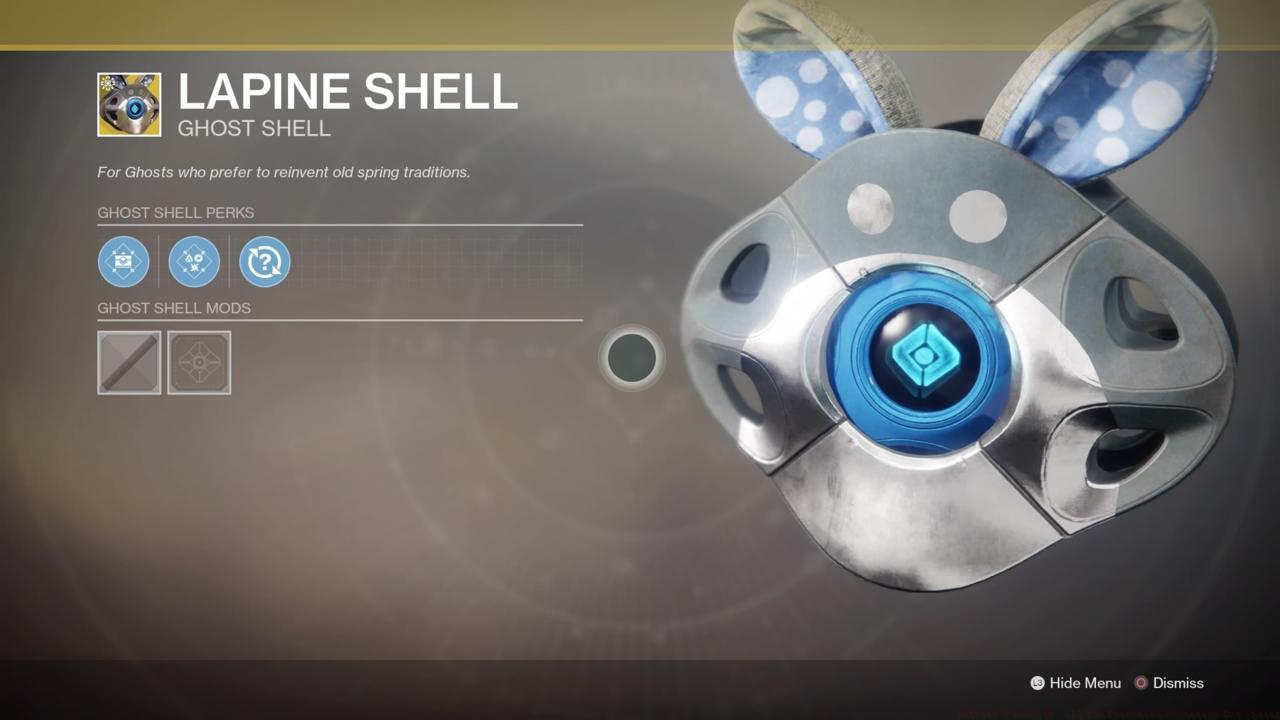Click the Ghost Shell Perks section header

[176, 212]
